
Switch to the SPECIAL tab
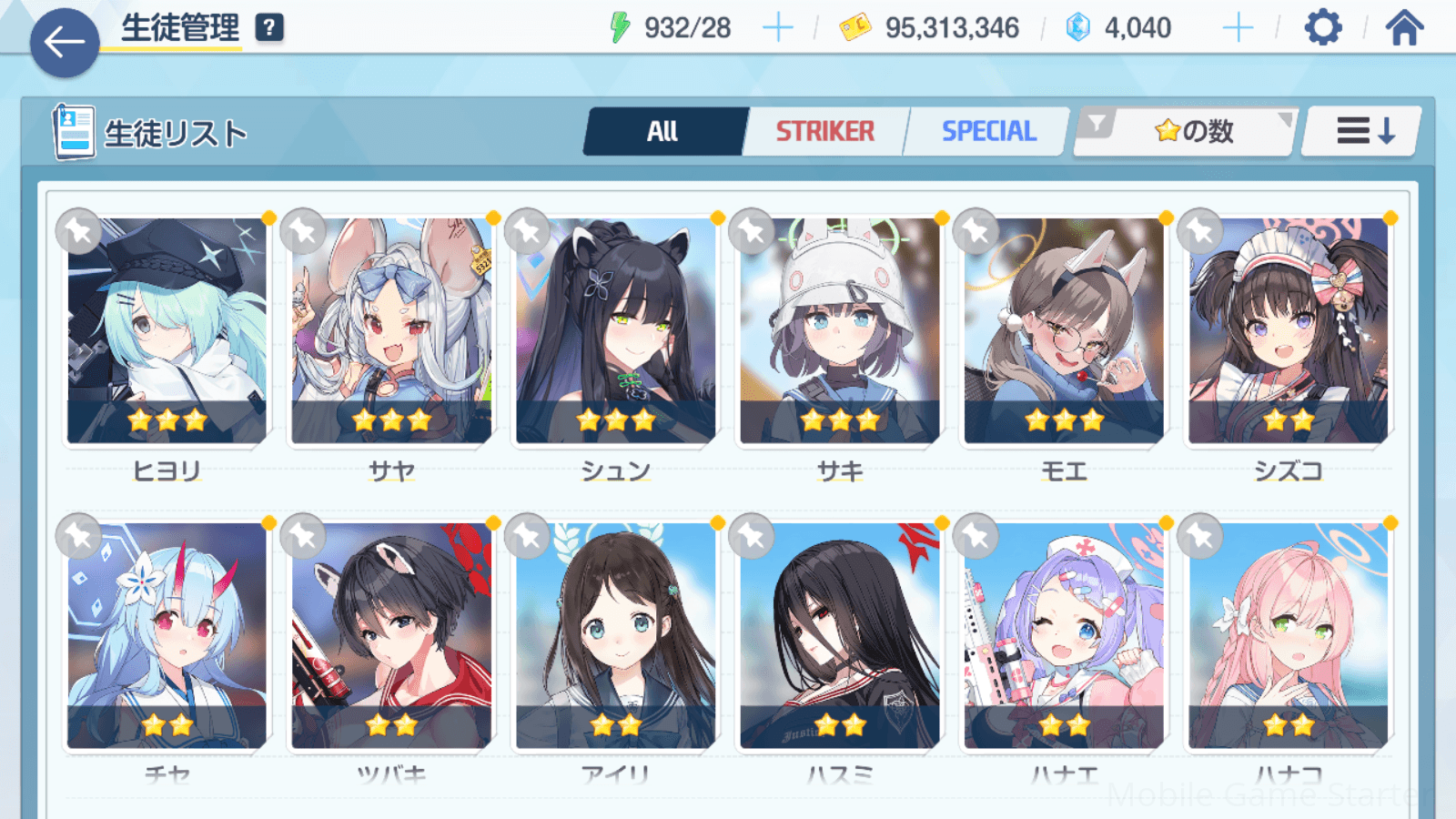(x=988, y=132)
